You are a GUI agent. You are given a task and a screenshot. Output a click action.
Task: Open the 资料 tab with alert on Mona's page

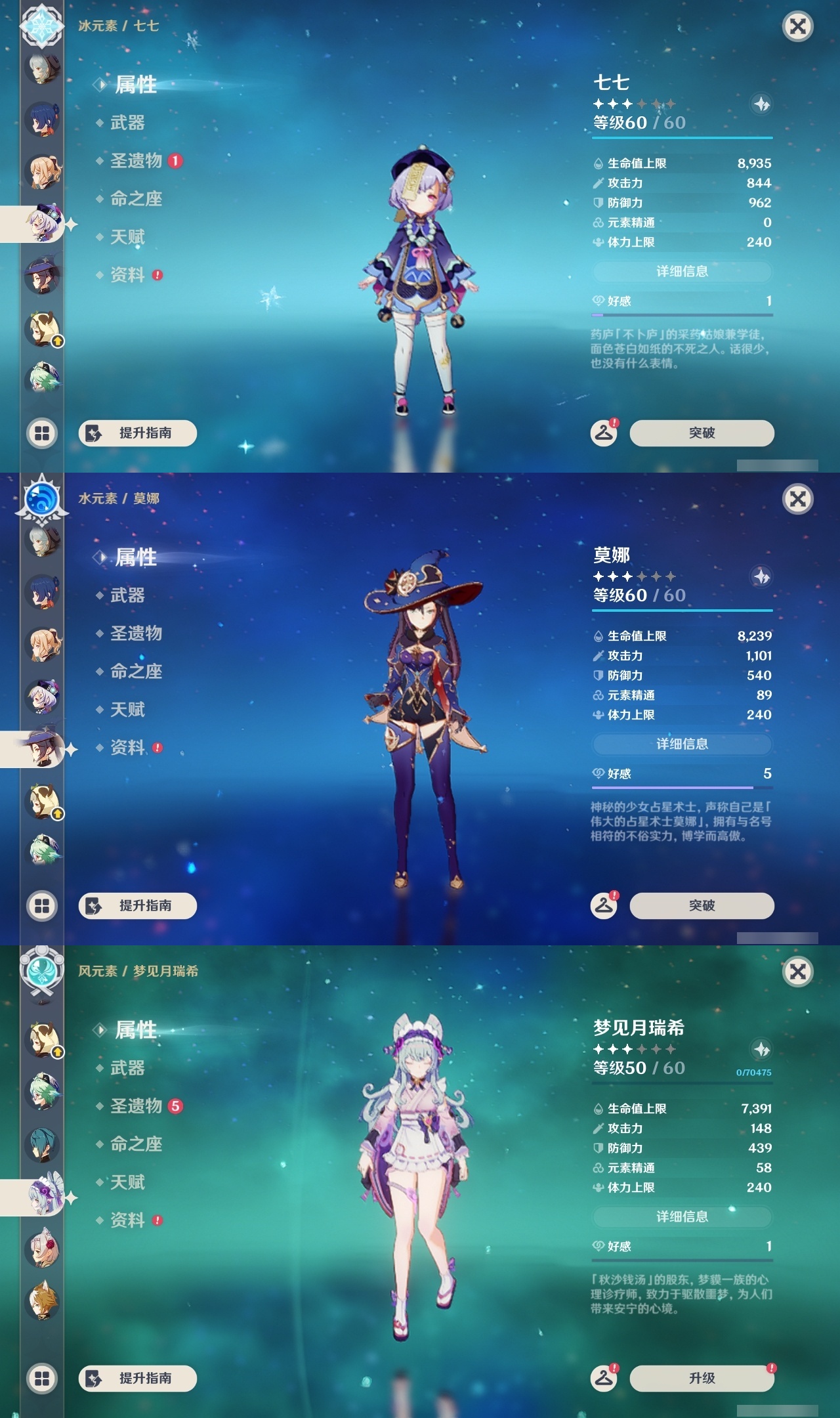point(129,748)
